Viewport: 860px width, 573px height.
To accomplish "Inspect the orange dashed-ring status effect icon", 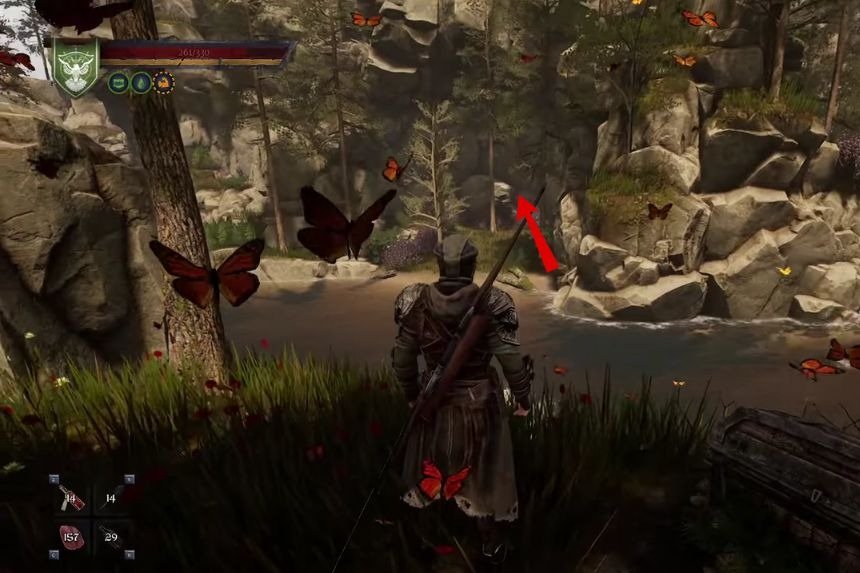I will (163, 83).
